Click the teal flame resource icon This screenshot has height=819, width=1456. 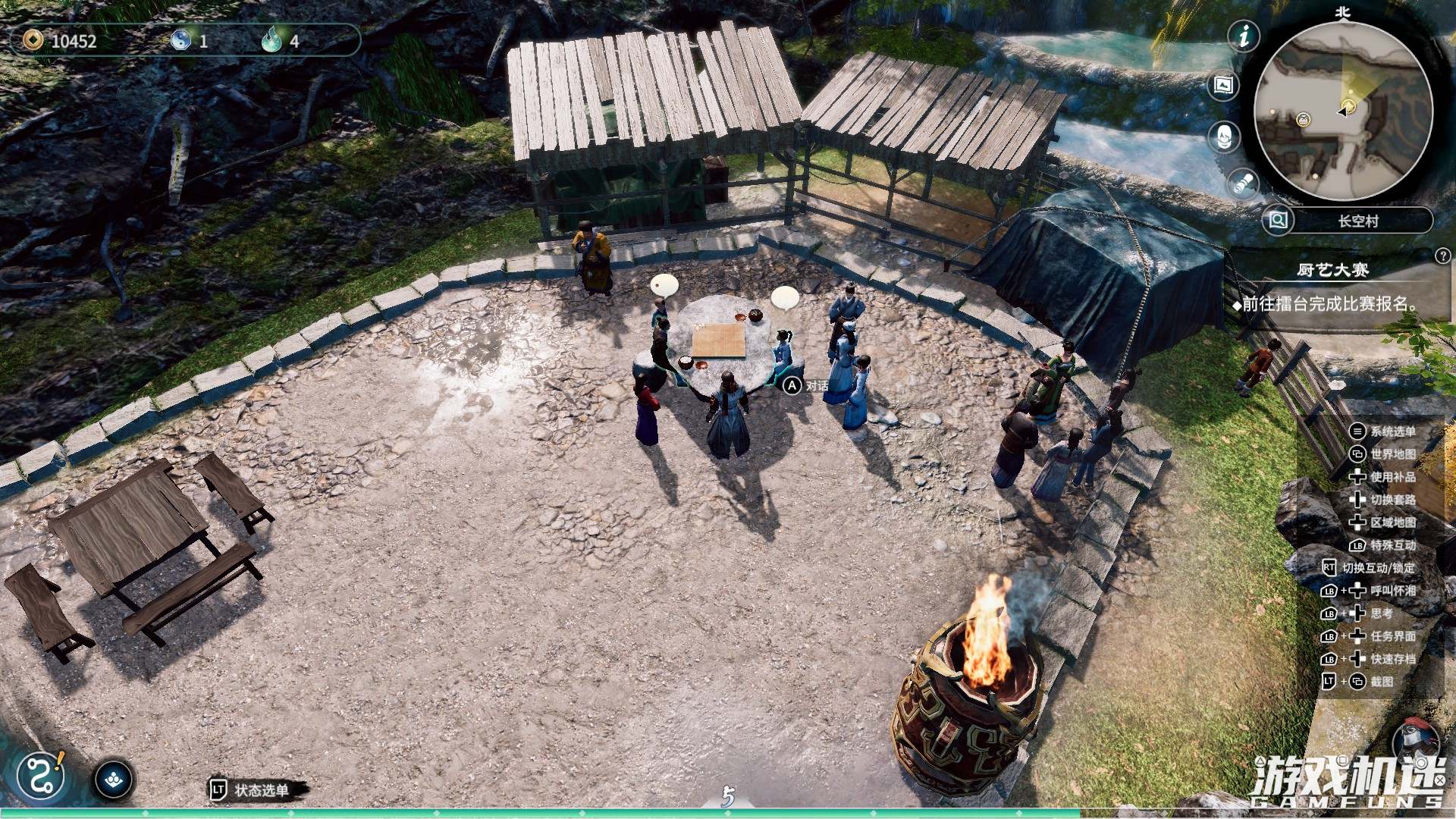271,39
